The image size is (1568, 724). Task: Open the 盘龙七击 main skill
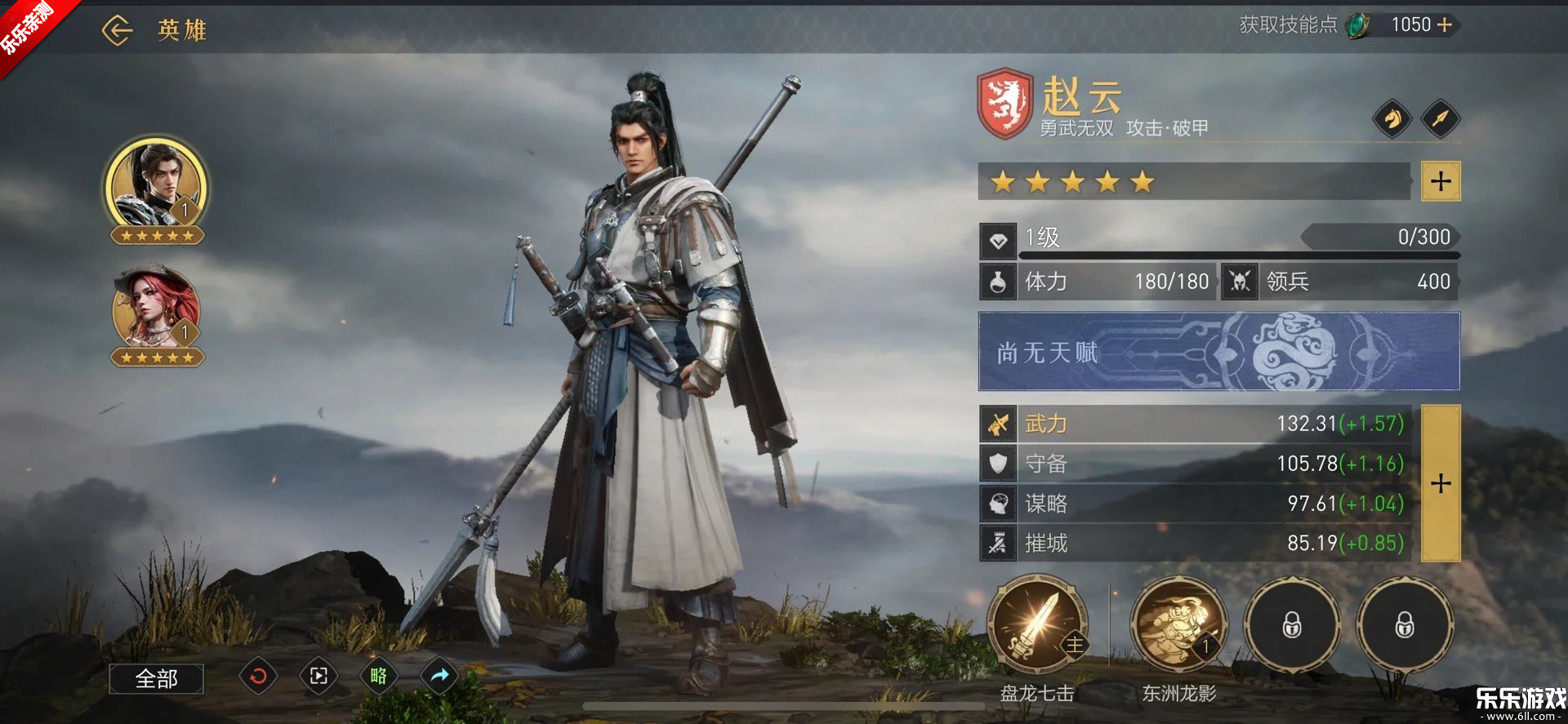tap(1037, 625)
